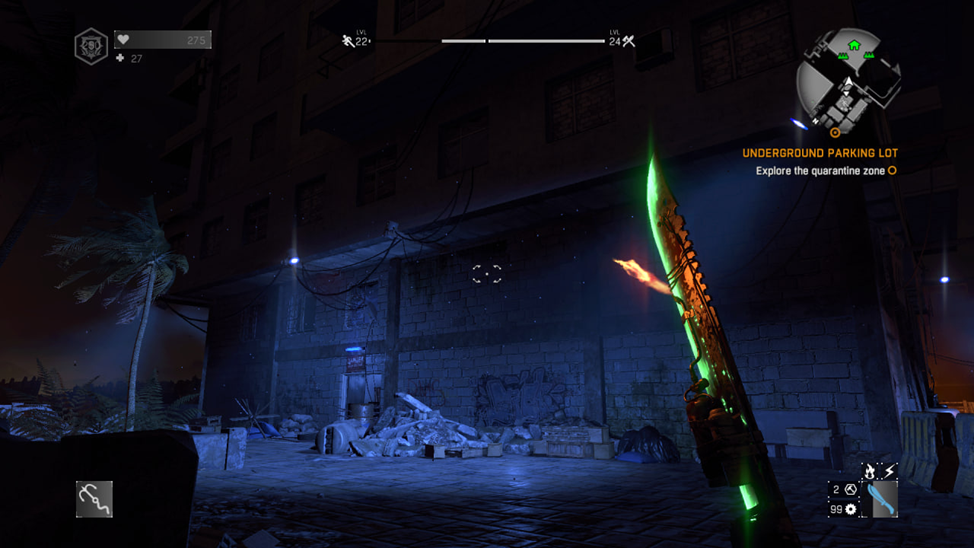The image size is (974, 548).
Task: Click the gear-shaped upgrade parts icon
Action: (851, 509)
